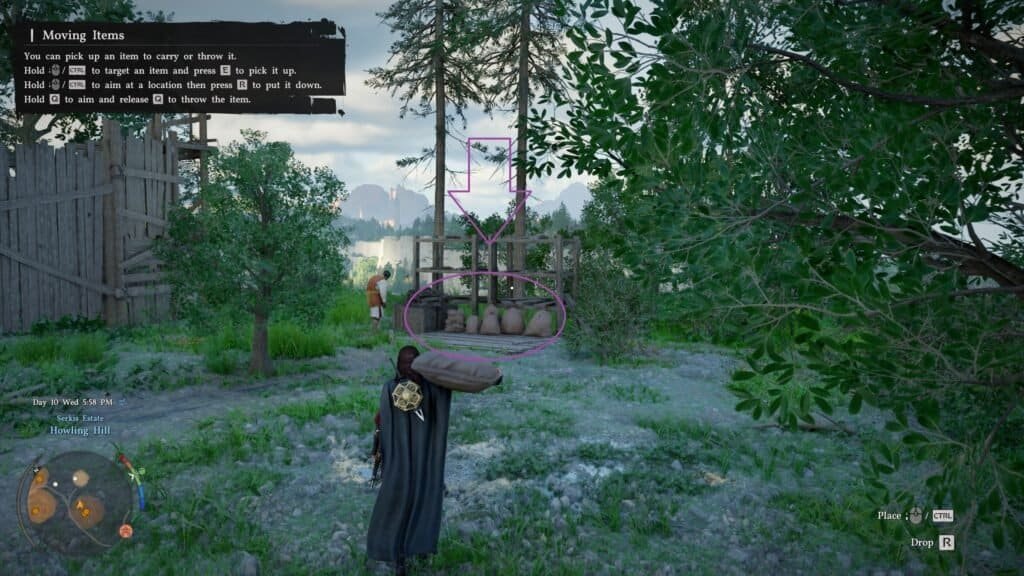Select the red marker on minimap's edge
The width and height of the screenshot is (1024, 576).
(x=126, y=531)
